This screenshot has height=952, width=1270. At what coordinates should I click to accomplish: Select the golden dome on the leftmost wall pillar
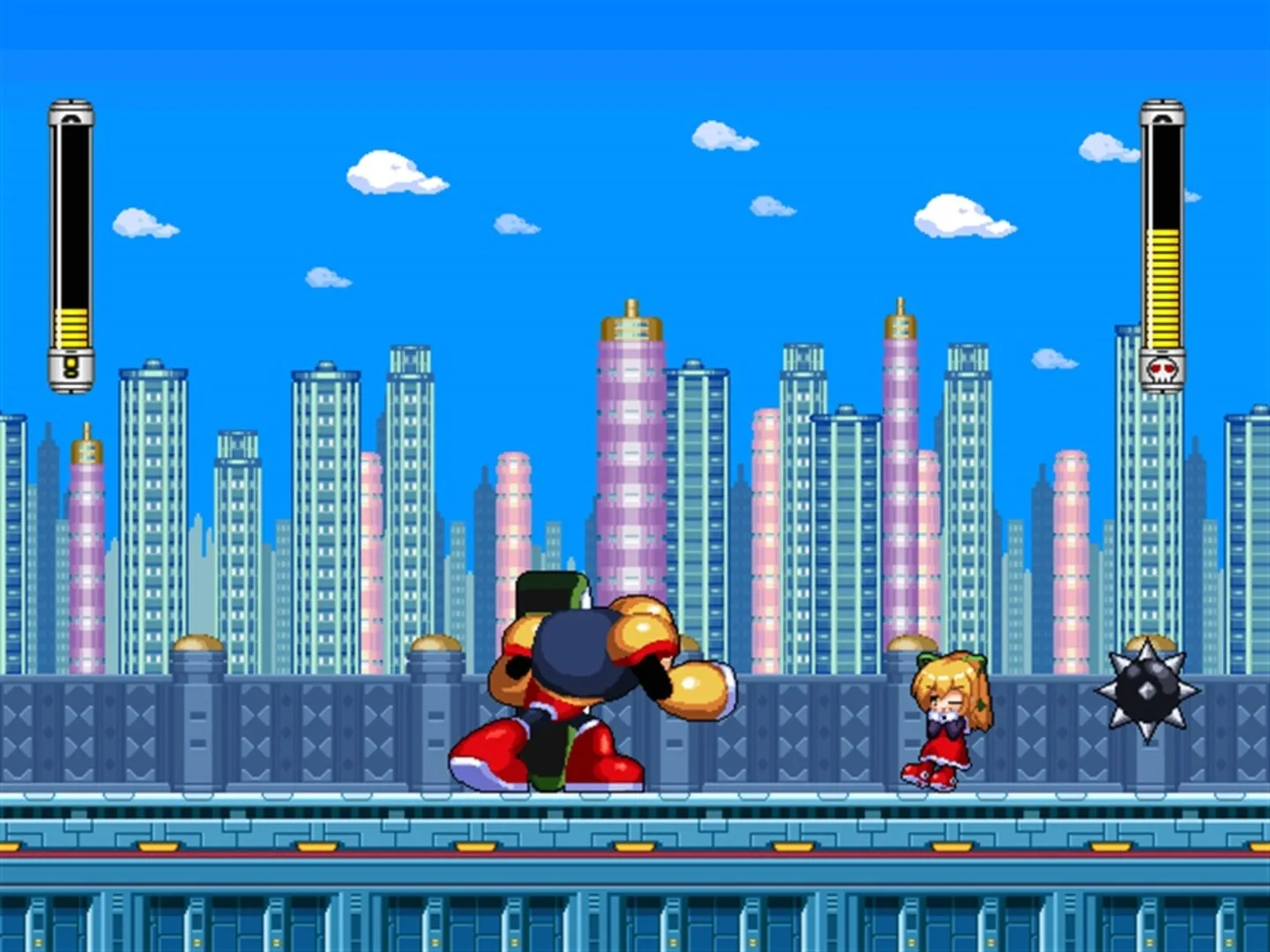pyautogui.click(x=196, y=643)
